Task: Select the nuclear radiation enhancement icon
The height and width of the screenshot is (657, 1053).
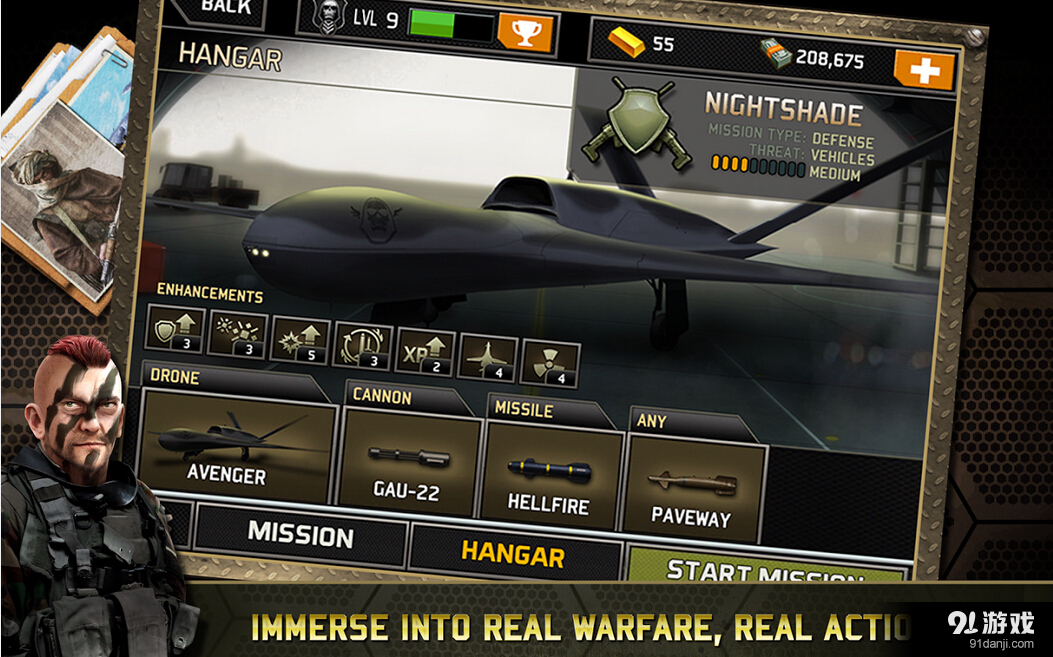Action: tap(550, 364)
